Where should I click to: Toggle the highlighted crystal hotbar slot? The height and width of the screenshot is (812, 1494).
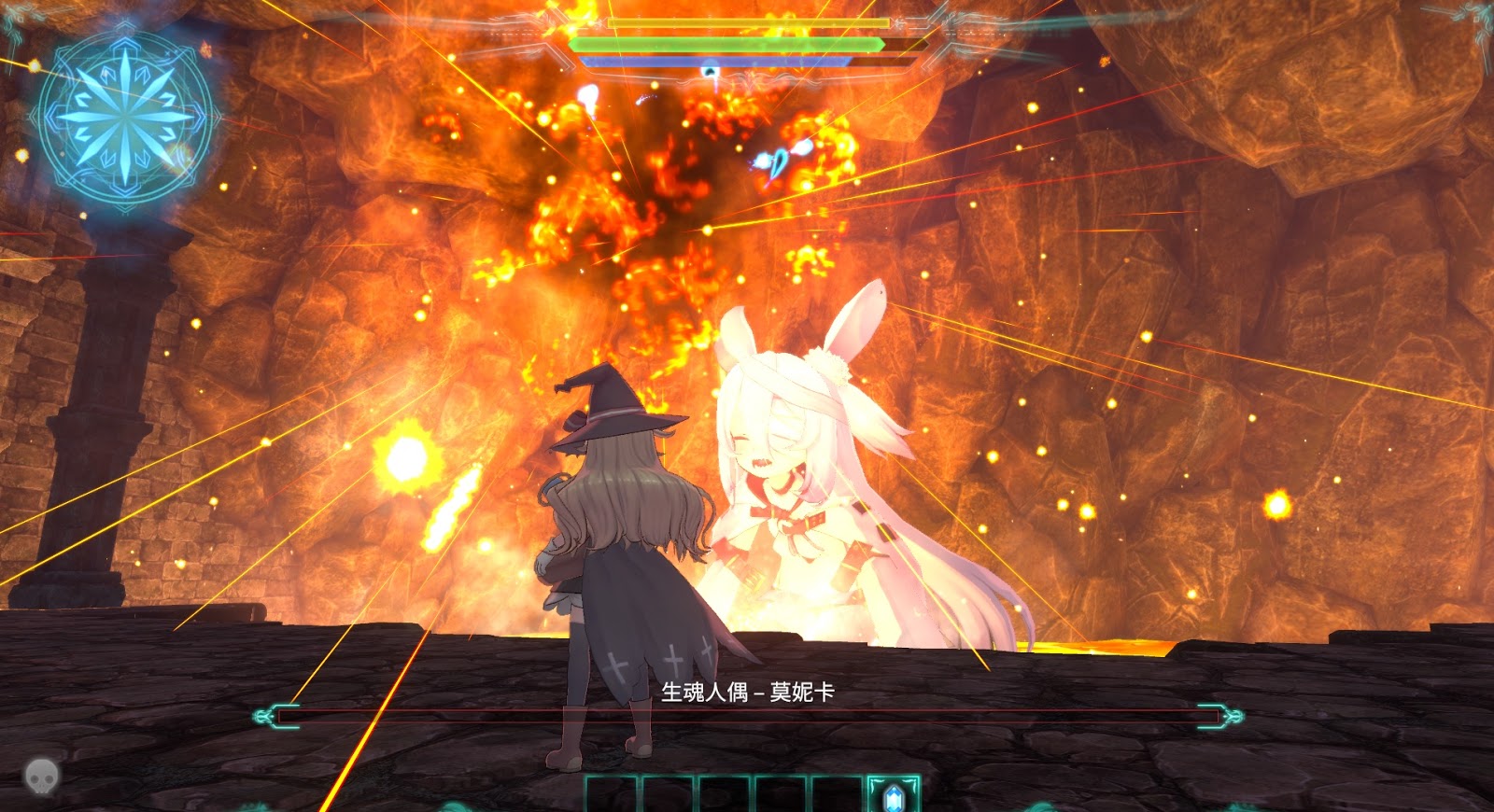coord(892,793)
